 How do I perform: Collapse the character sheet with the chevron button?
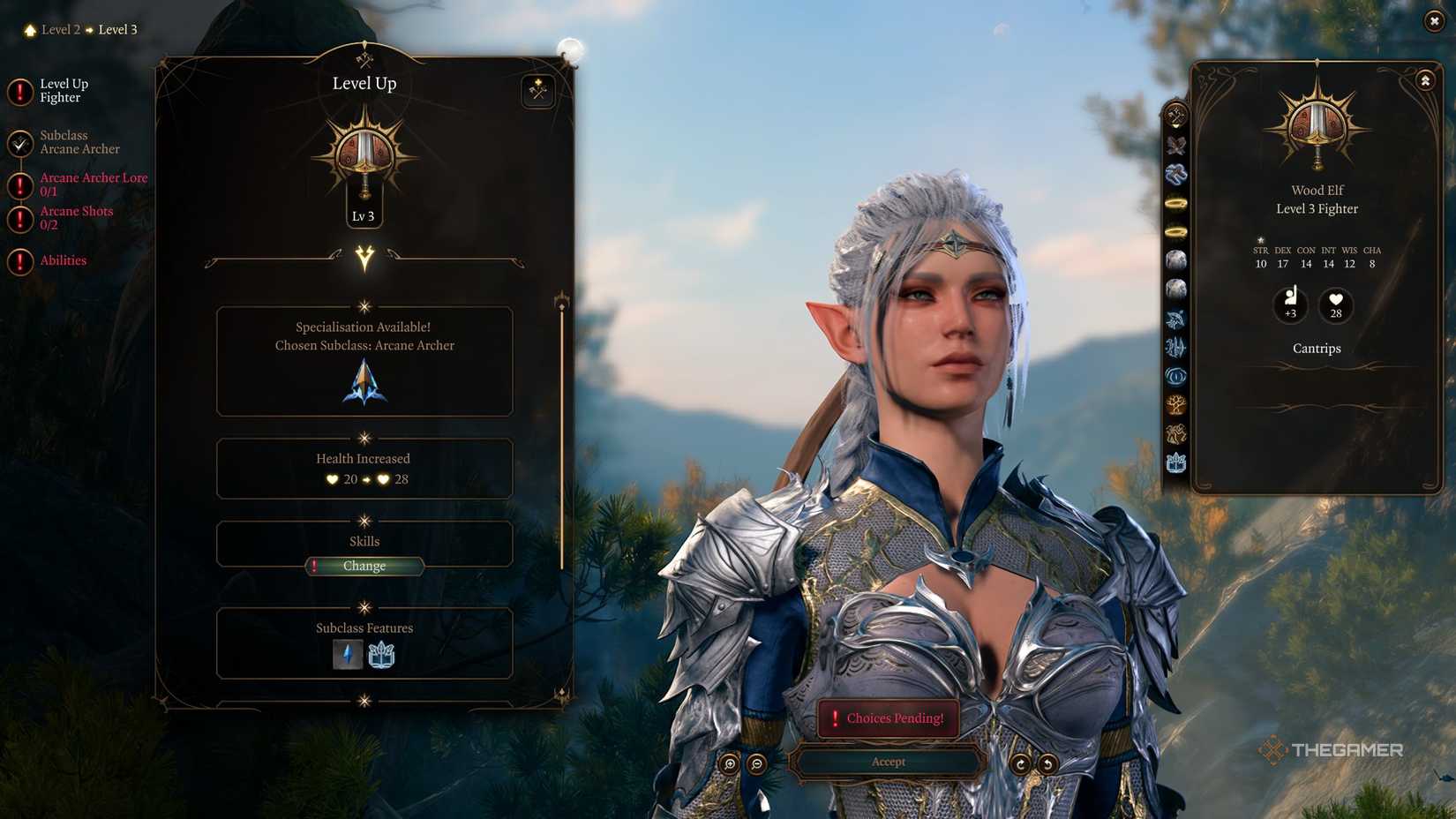point(1424,79)
